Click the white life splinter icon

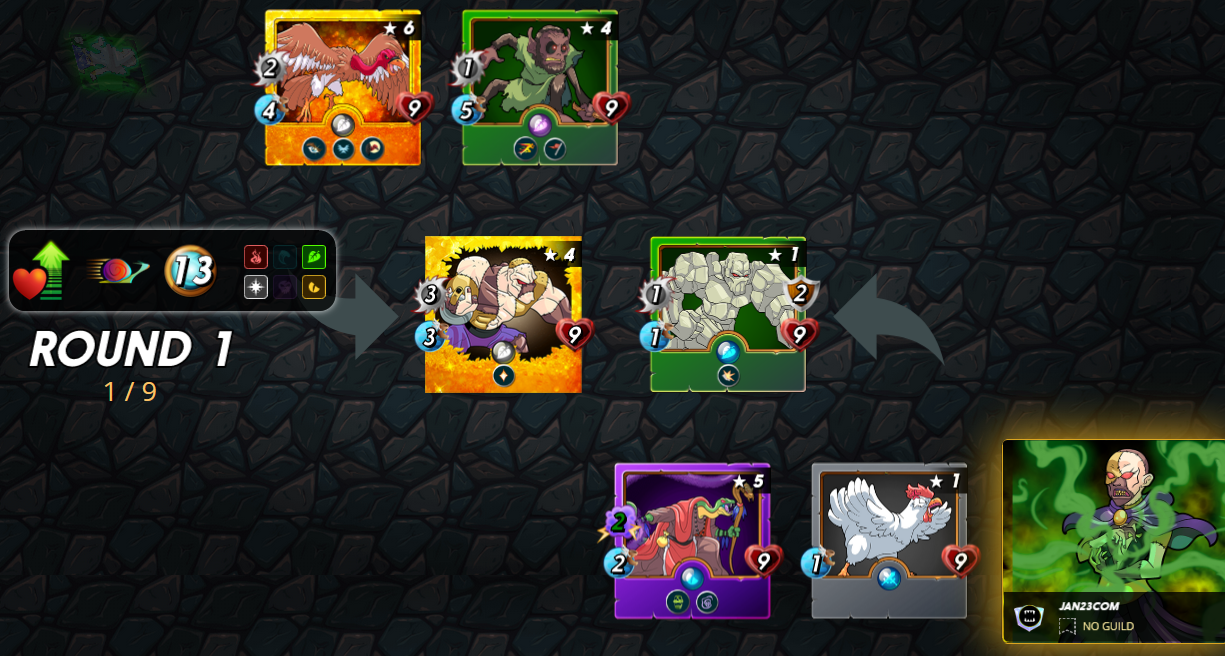point(256,288)
